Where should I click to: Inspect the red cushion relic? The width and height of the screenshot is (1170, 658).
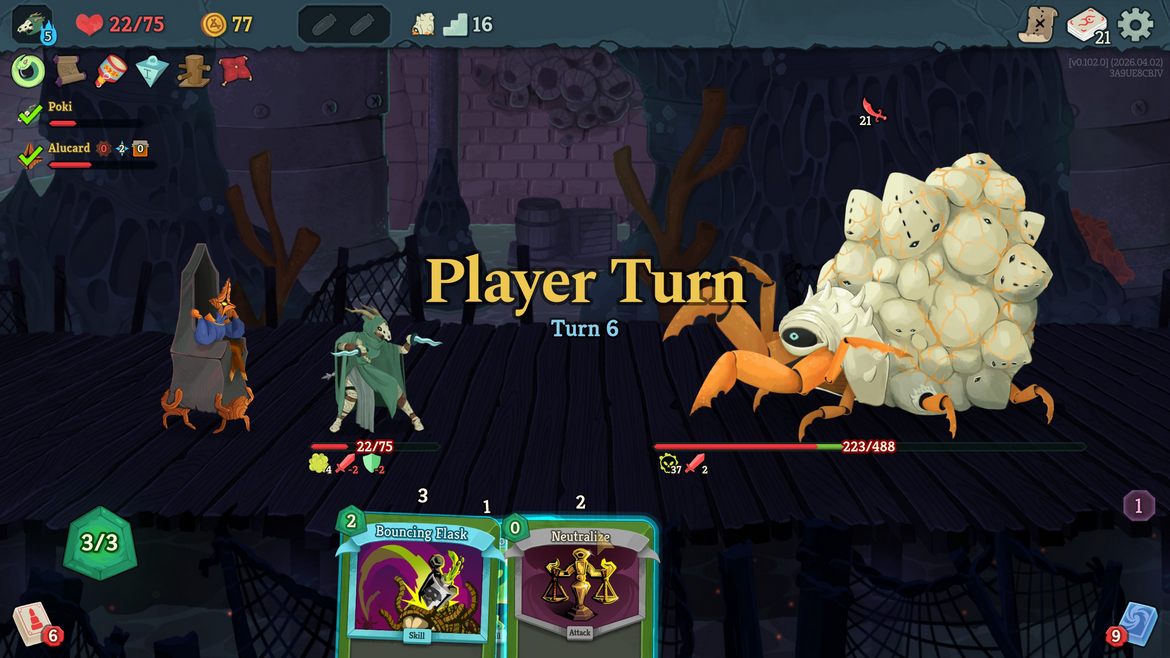pos(235,71)
